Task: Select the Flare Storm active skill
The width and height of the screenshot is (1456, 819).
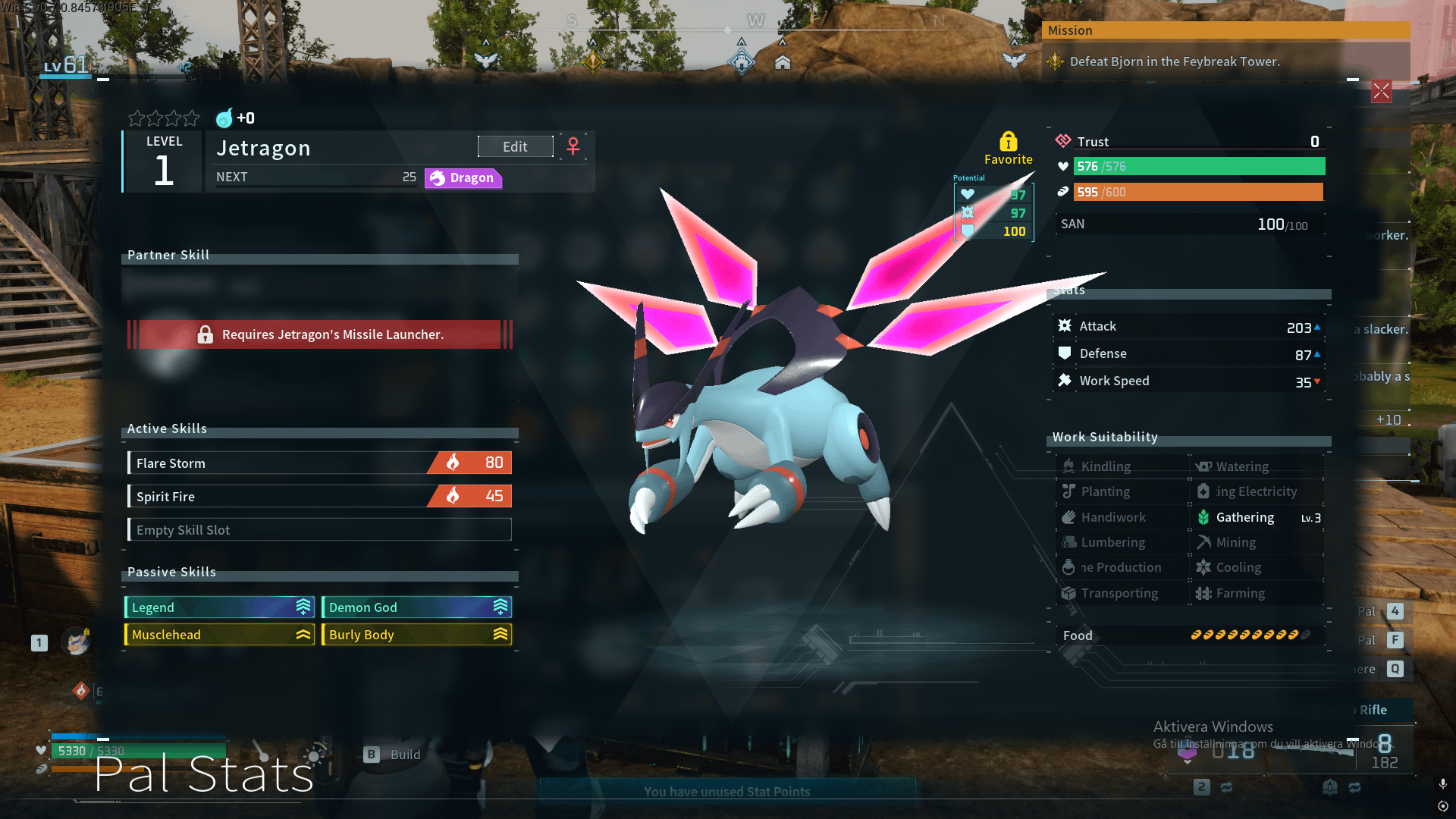Action: (319, 463)
